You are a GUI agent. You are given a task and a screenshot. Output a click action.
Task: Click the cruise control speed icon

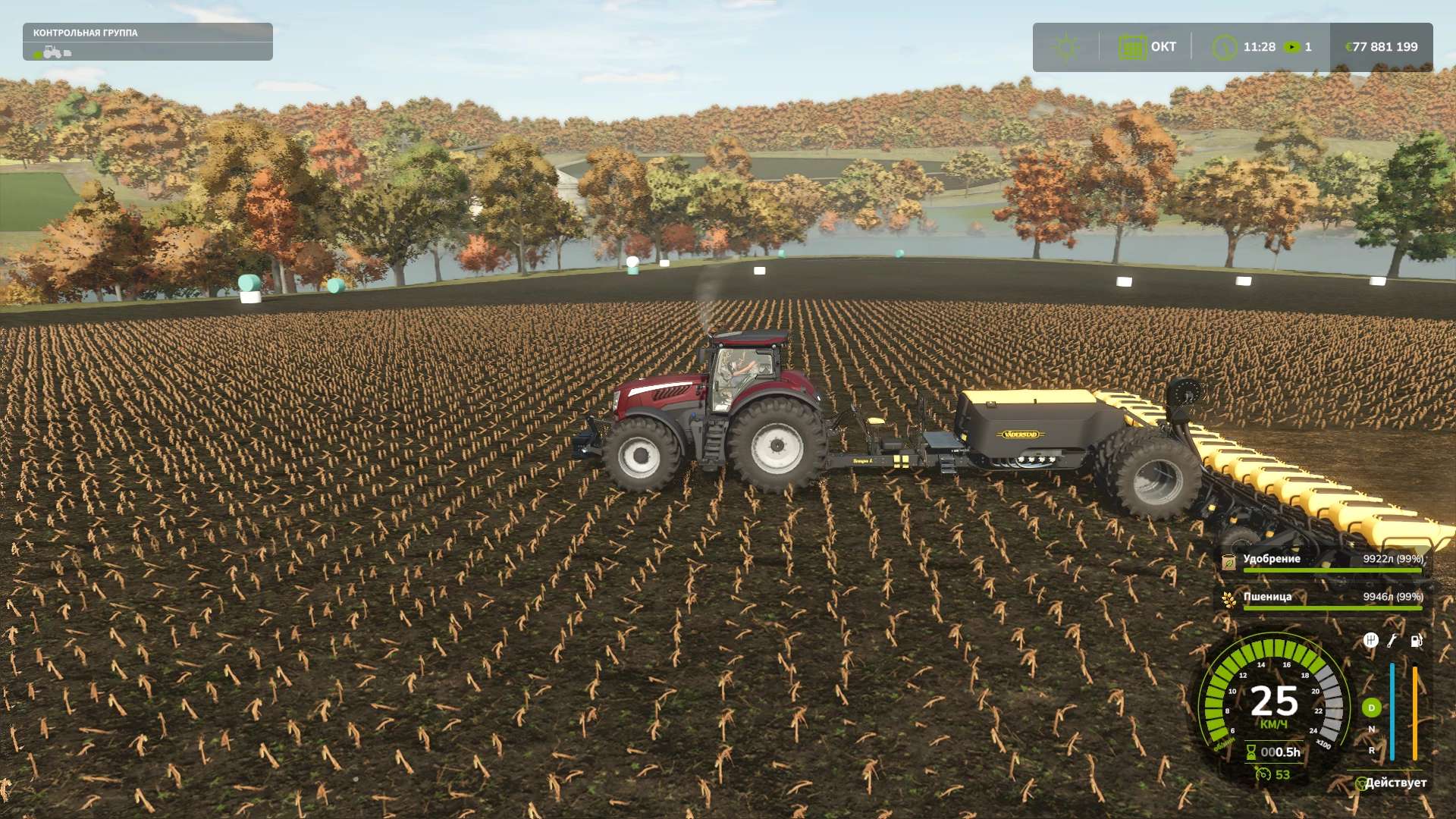(1263, 774)
